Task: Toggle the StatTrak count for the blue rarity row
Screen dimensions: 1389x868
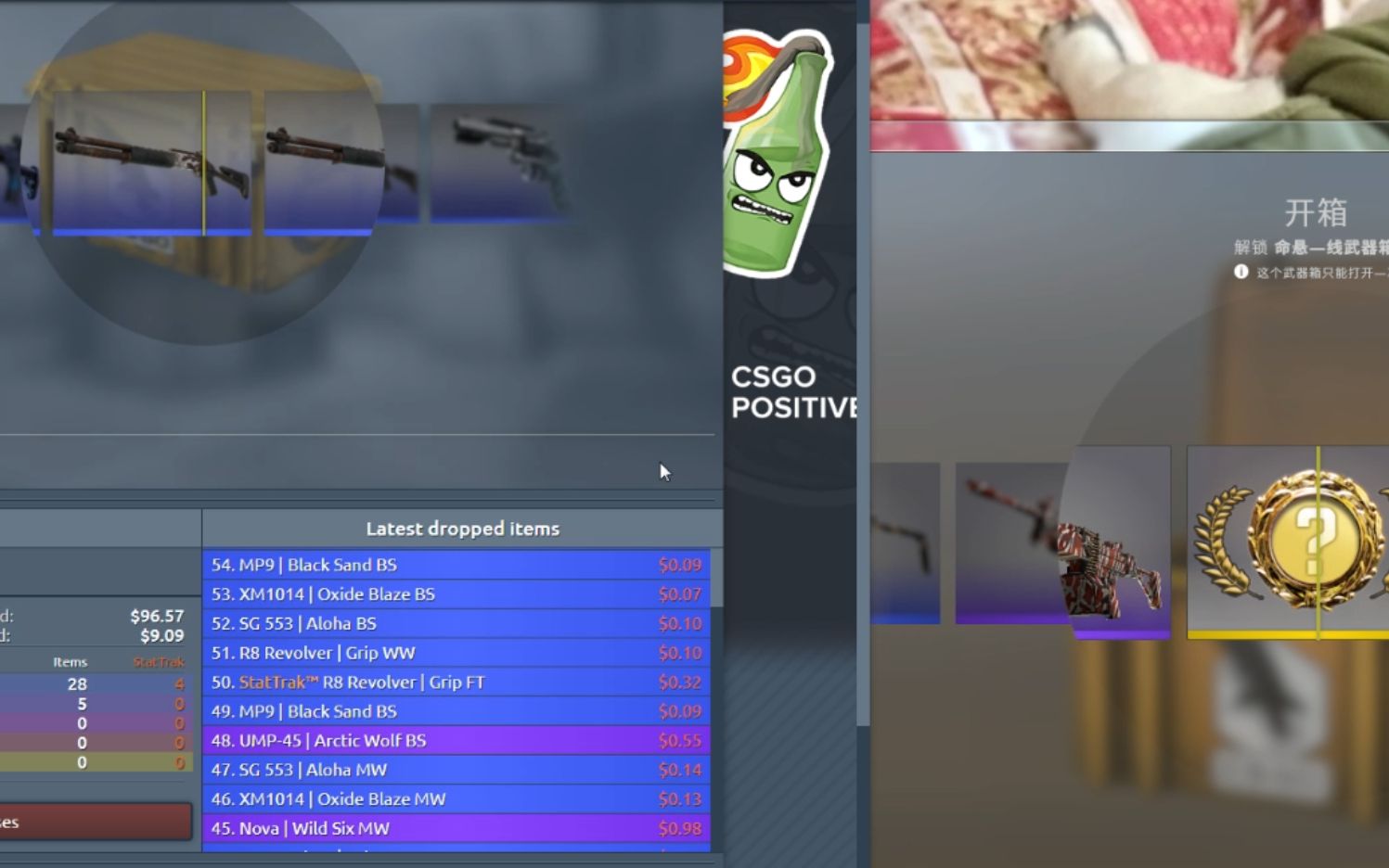Action: [180, 683]
